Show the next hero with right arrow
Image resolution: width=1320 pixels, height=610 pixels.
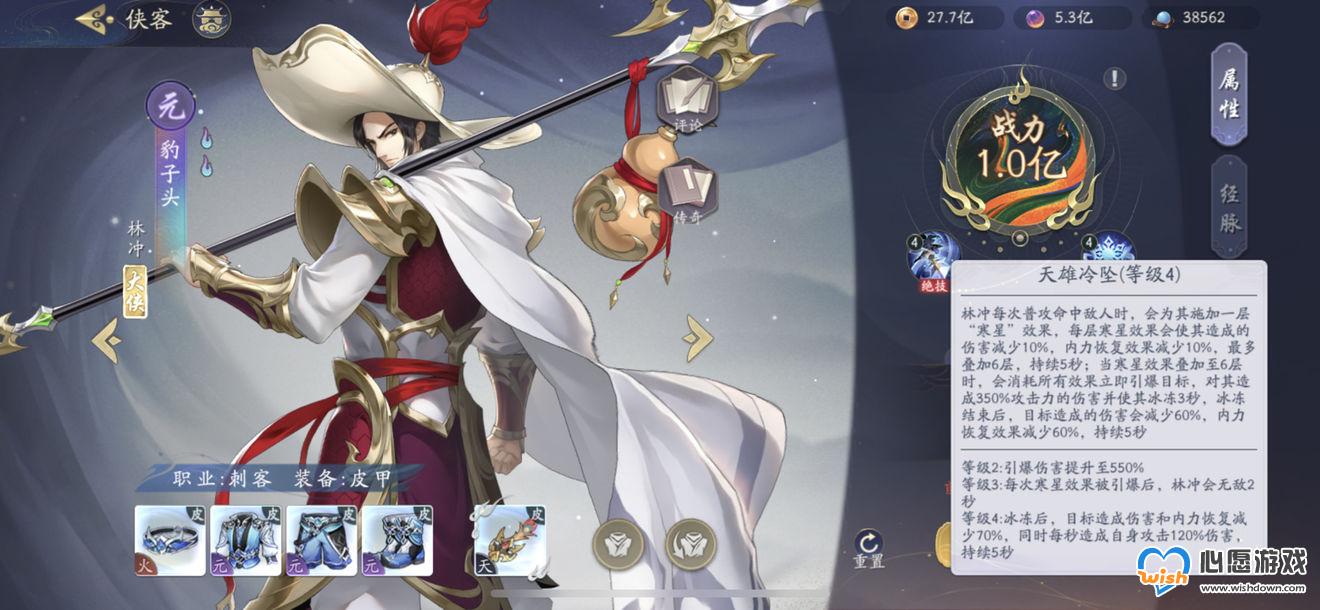(698, 338)
